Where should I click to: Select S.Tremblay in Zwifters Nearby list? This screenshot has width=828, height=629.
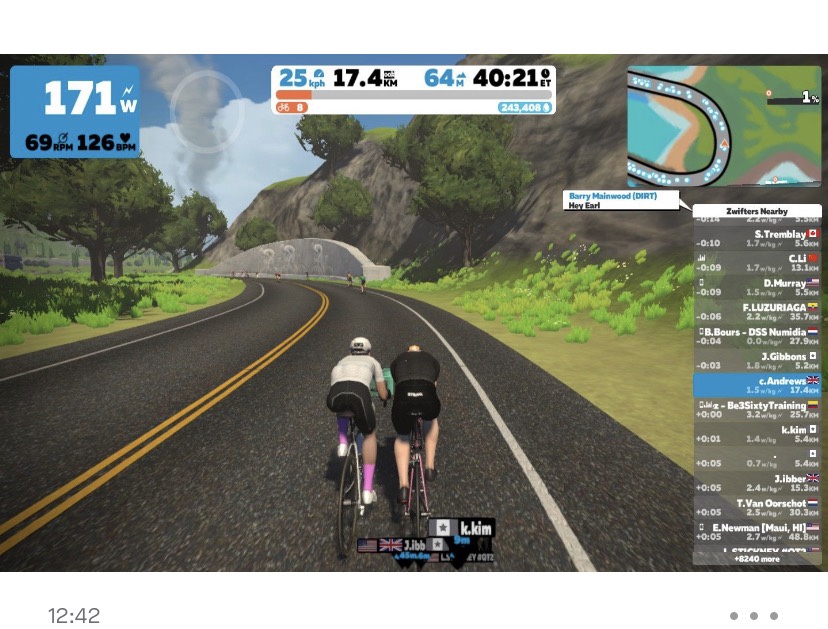pos(757,238)
